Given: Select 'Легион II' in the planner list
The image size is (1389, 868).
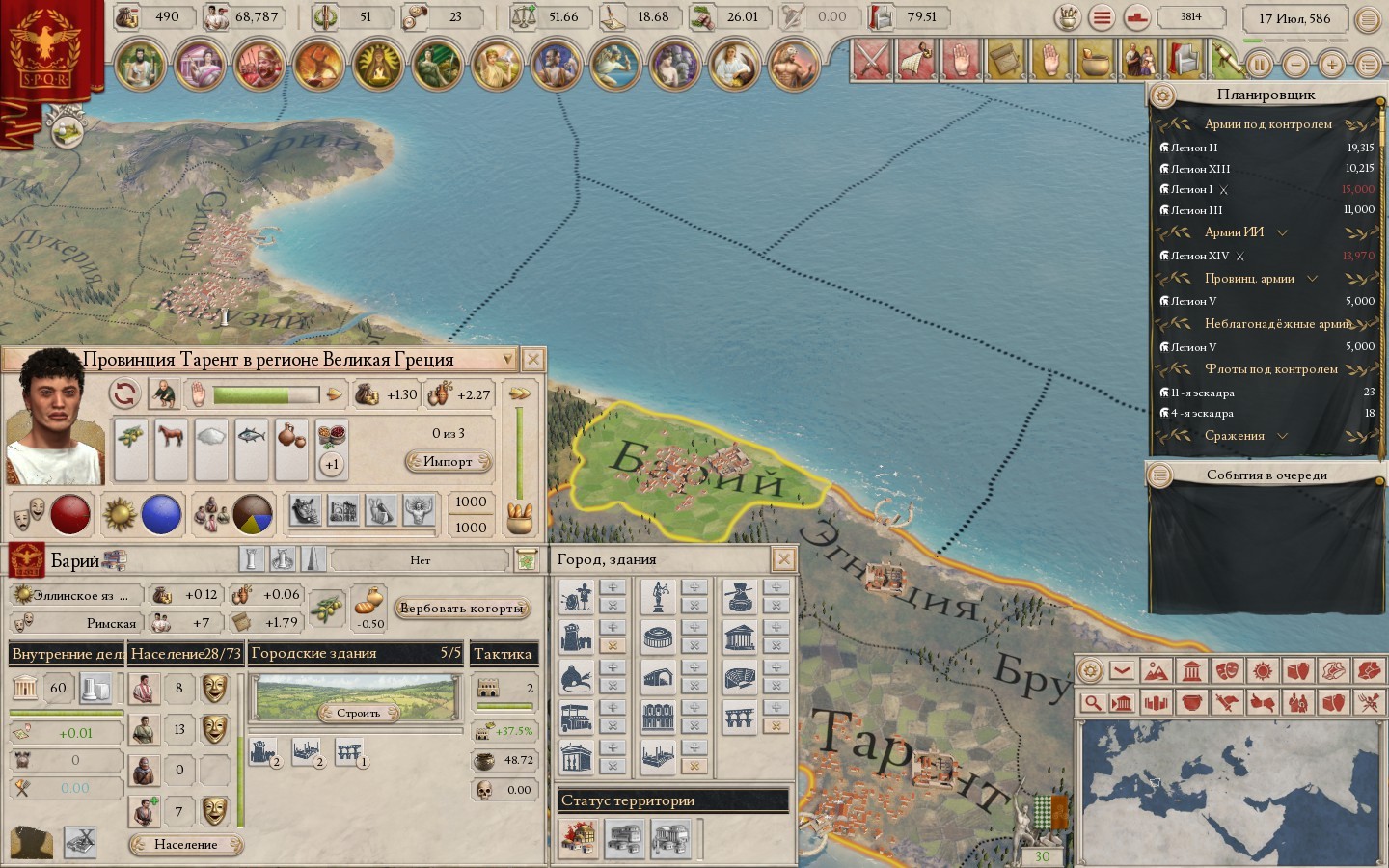Looking at the screenshot, I should pos(1194,148).
